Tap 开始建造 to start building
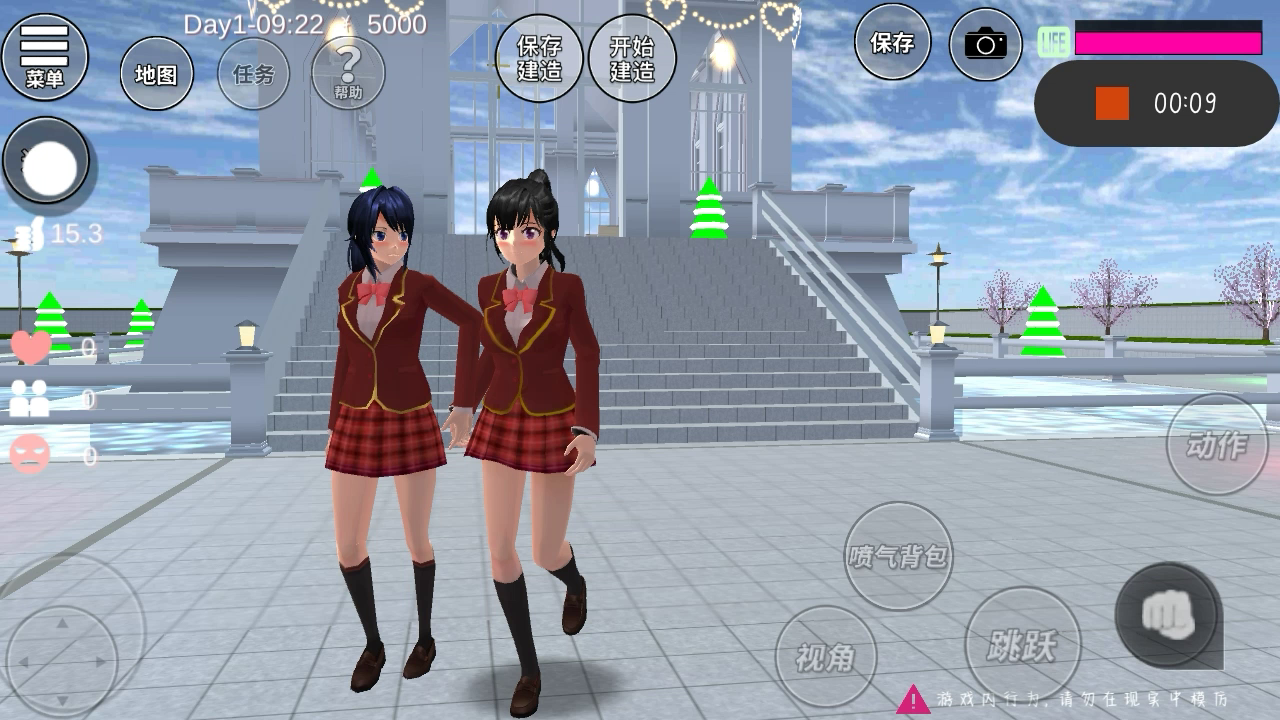Image resolution: width=1280 pixels, height=720 pixels. [632, 58]
